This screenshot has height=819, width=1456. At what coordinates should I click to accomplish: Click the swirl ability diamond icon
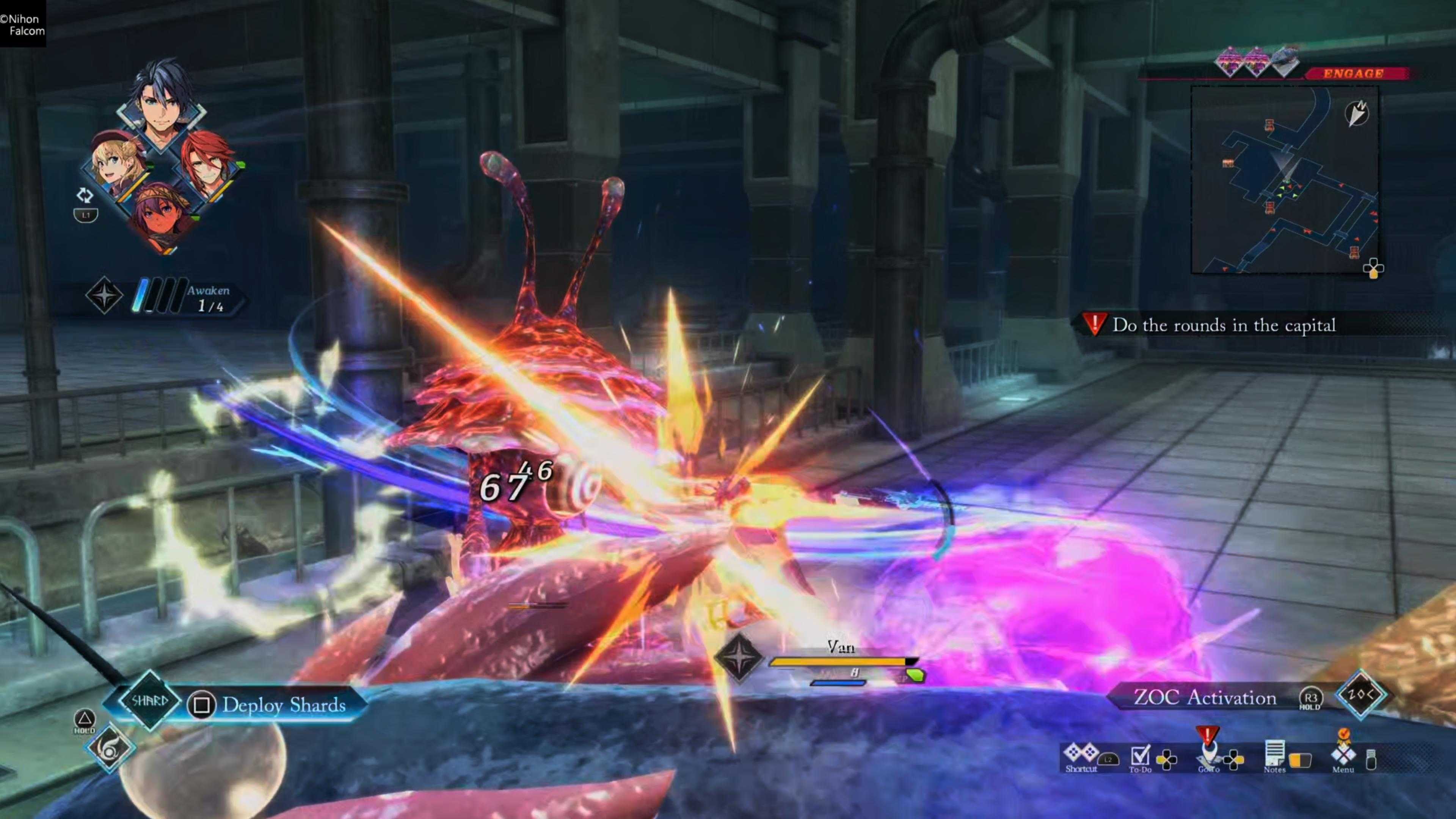pyautogui.click(x=110, y=748)
